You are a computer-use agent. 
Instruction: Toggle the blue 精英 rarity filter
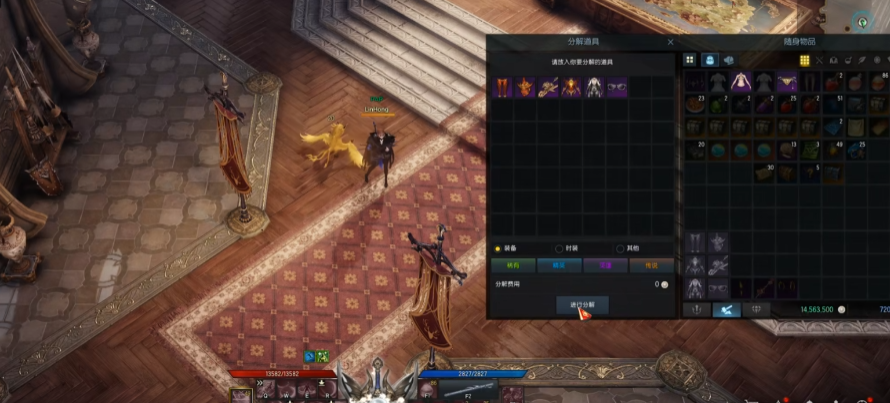(x=559, y=266)
